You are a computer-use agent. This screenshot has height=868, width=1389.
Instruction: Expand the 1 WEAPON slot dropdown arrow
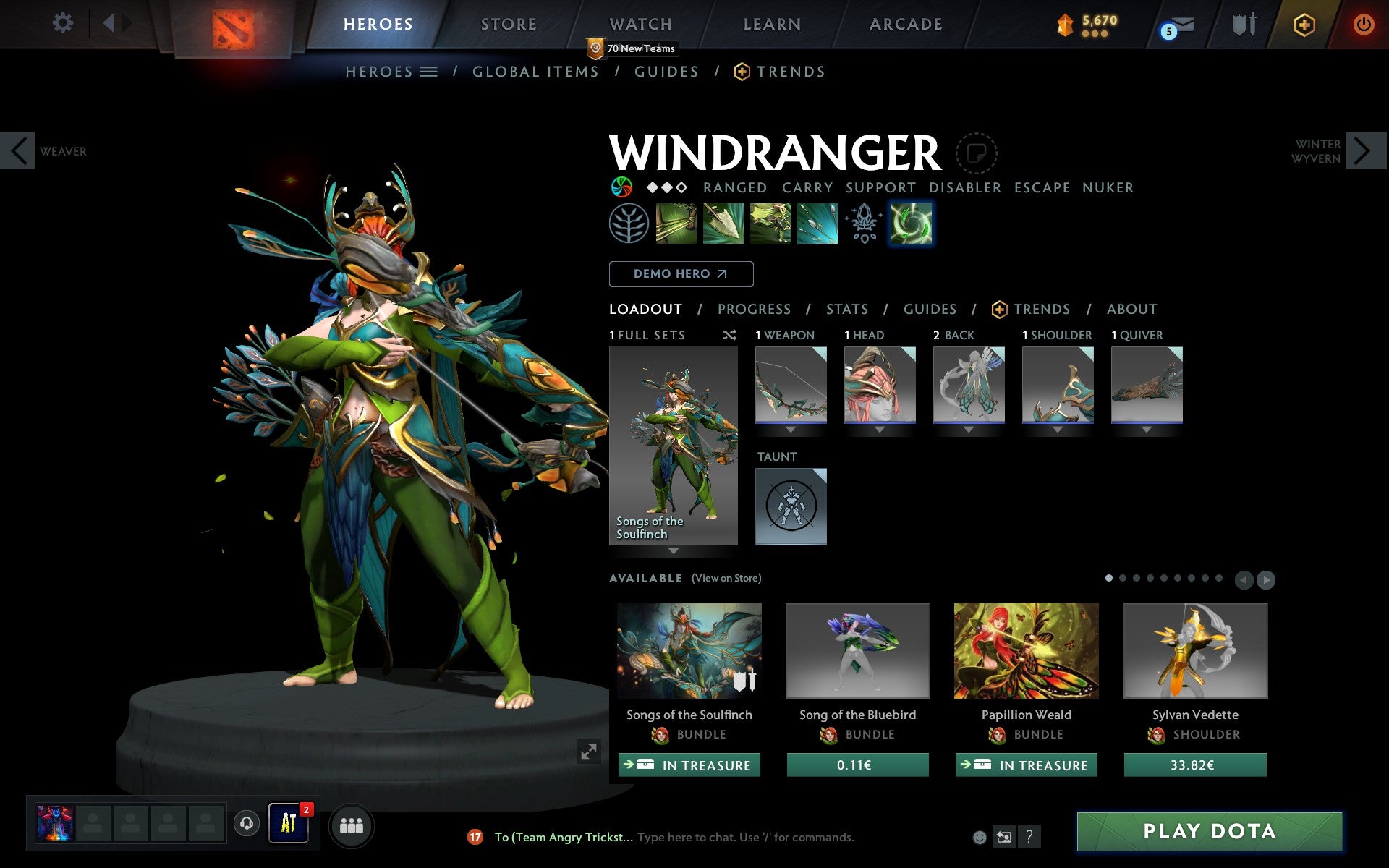(791, 428)
